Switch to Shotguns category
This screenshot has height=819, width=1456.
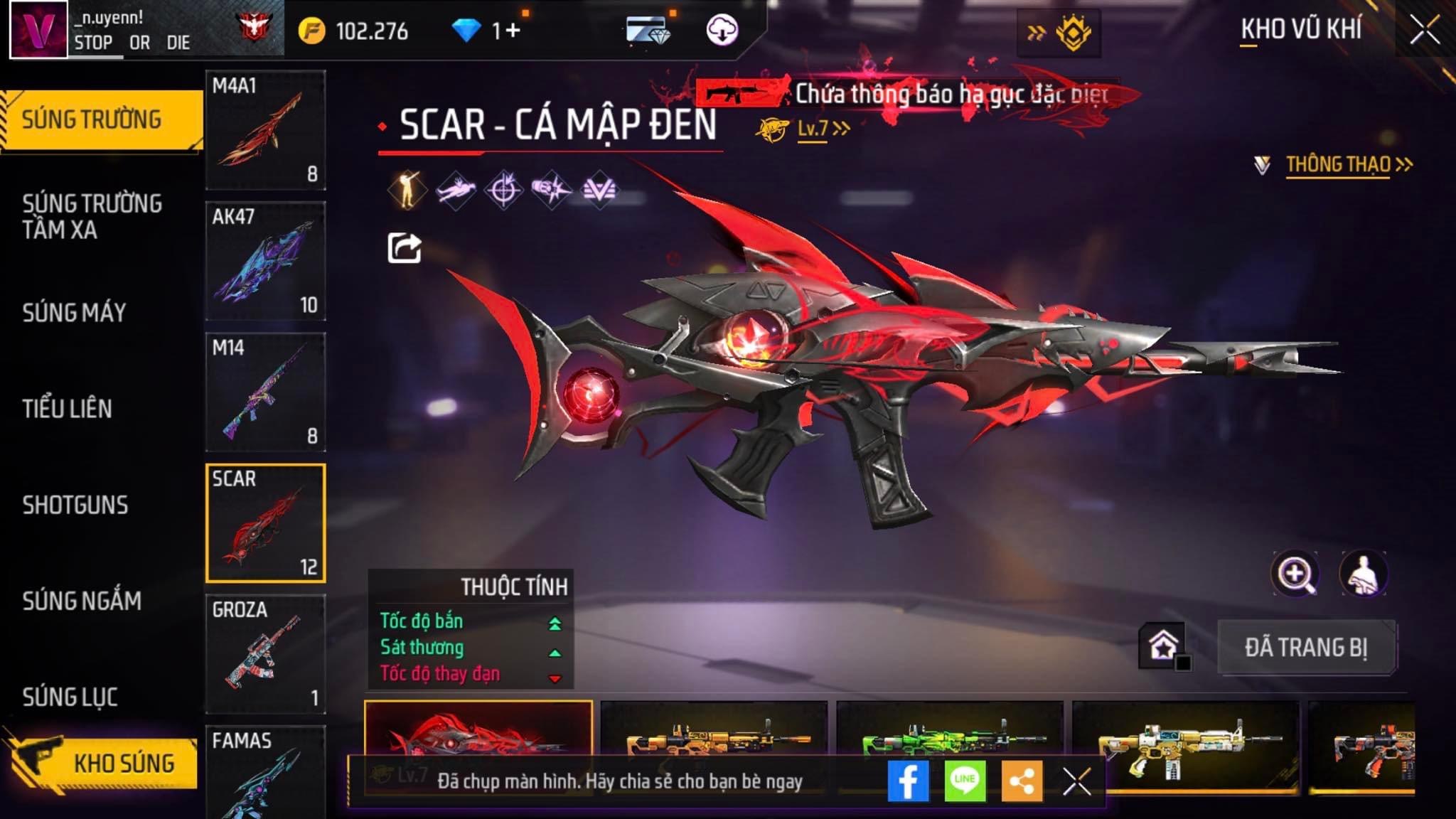pyautogui.click(x=75, y=505)
